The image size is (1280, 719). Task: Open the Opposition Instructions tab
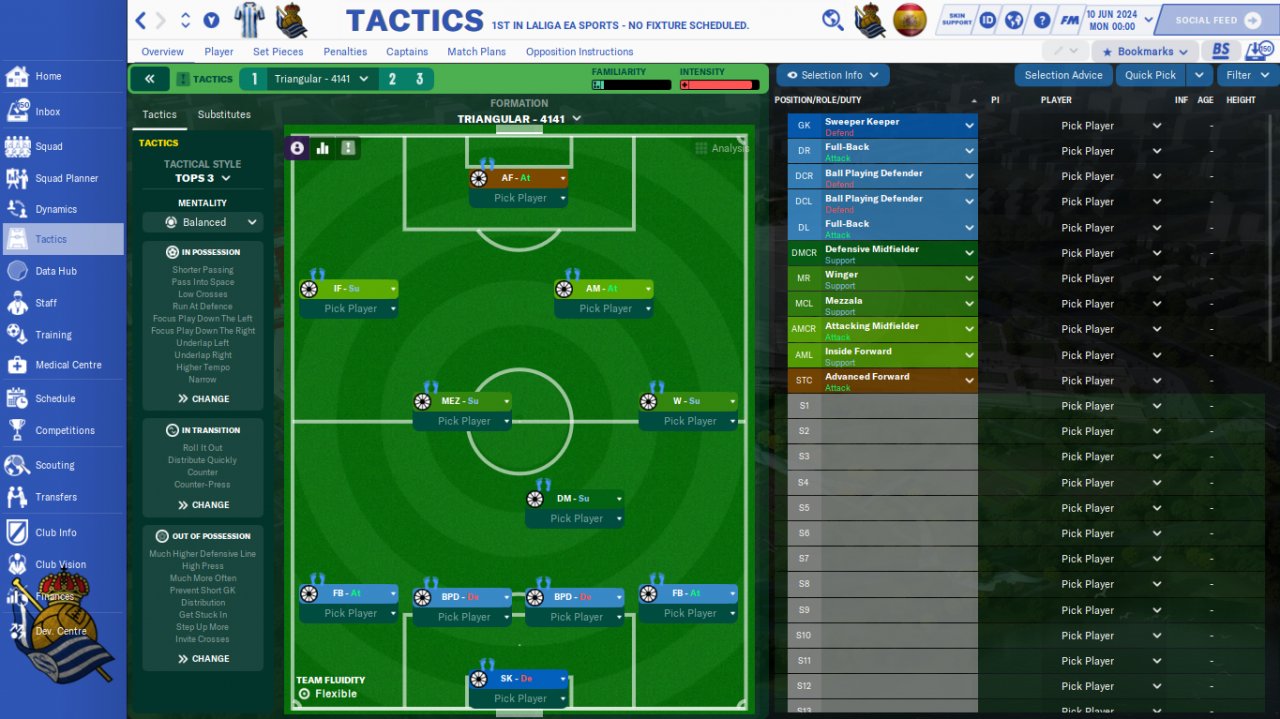[x=579, y=52]
